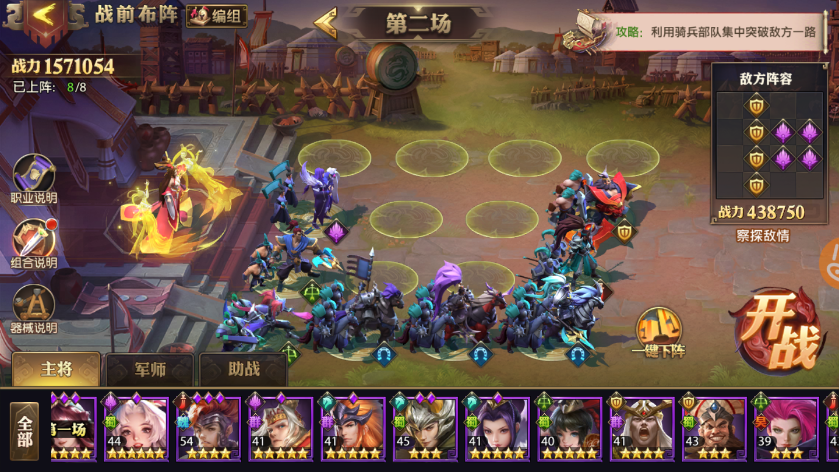This screenshot has width=839, height=472.
Task: Switch to the 军师 tab
Action: pos(150,369)
